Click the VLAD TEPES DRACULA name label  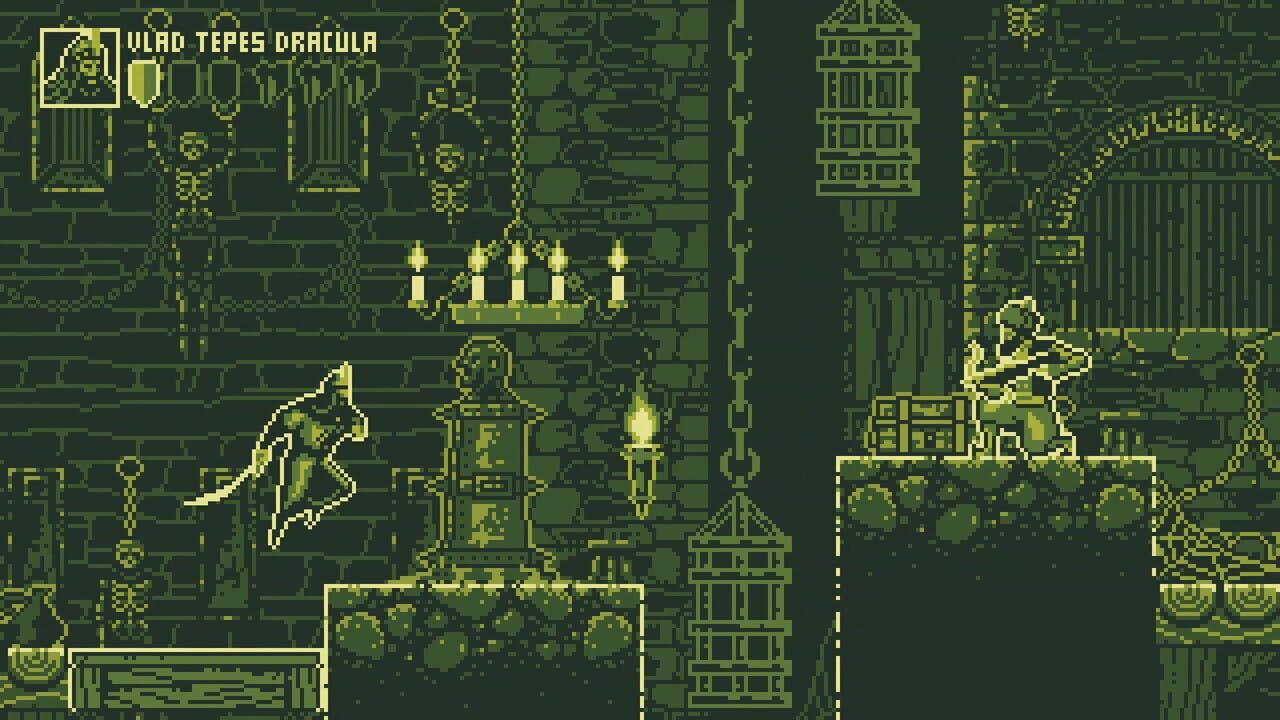coord(253,42)
